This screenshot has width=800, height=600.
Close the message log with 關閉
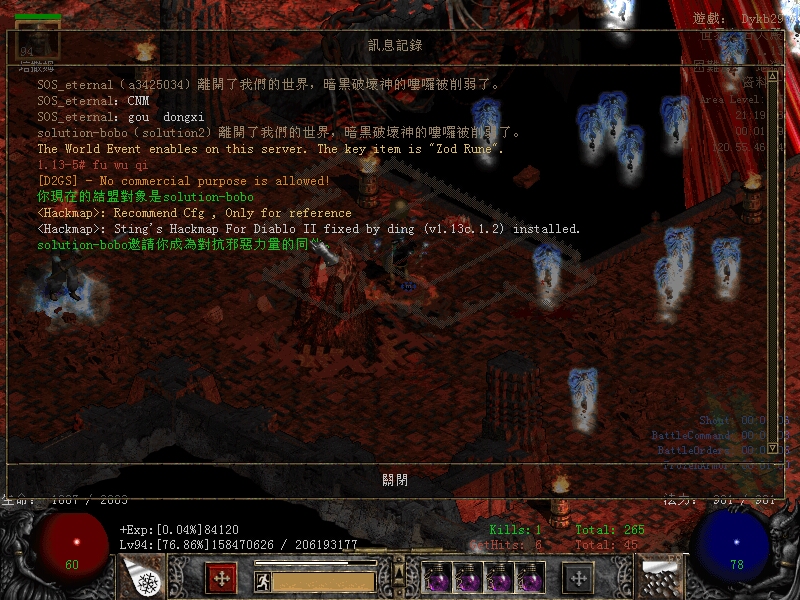click(395, 479)
